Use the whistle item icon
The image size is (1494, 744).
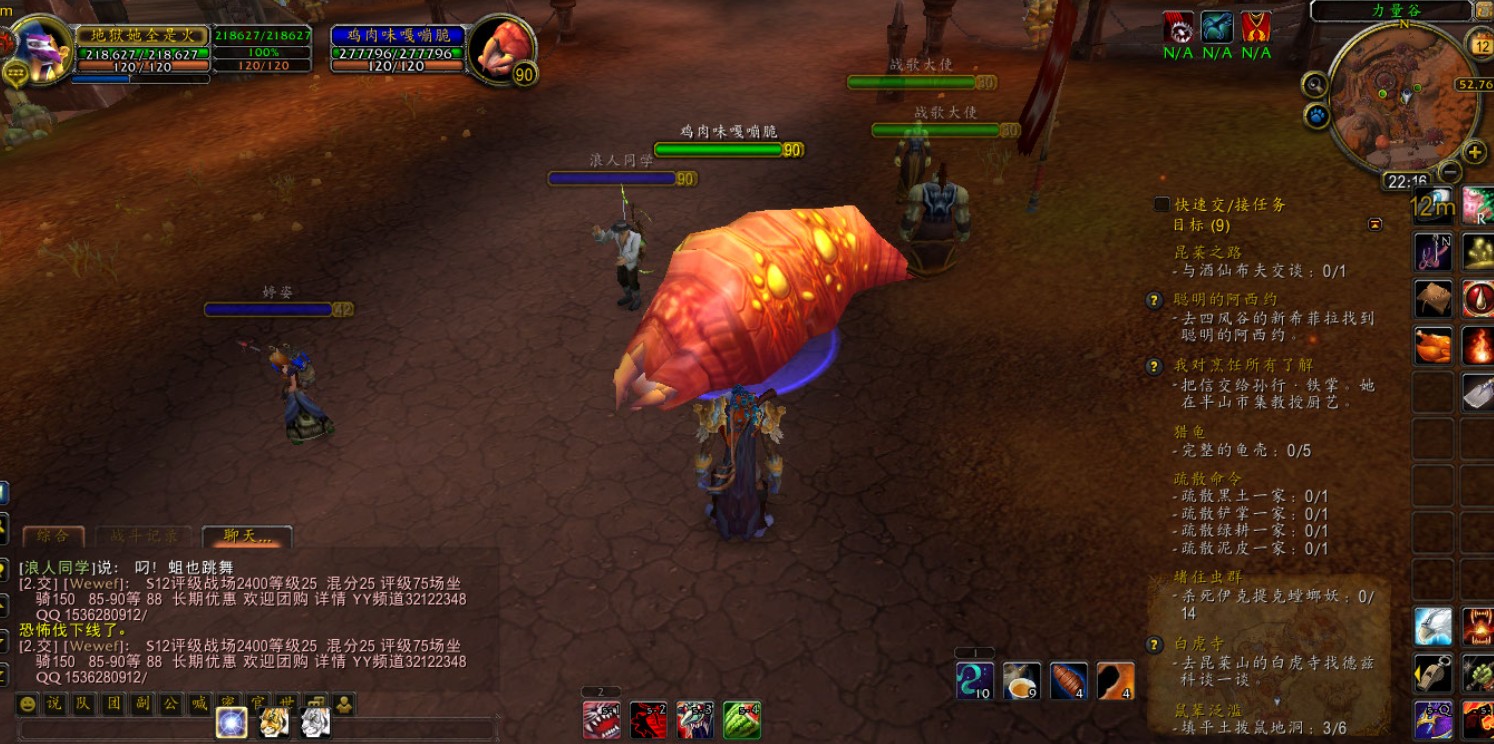pyautogui.click(x=1432, y=674)
